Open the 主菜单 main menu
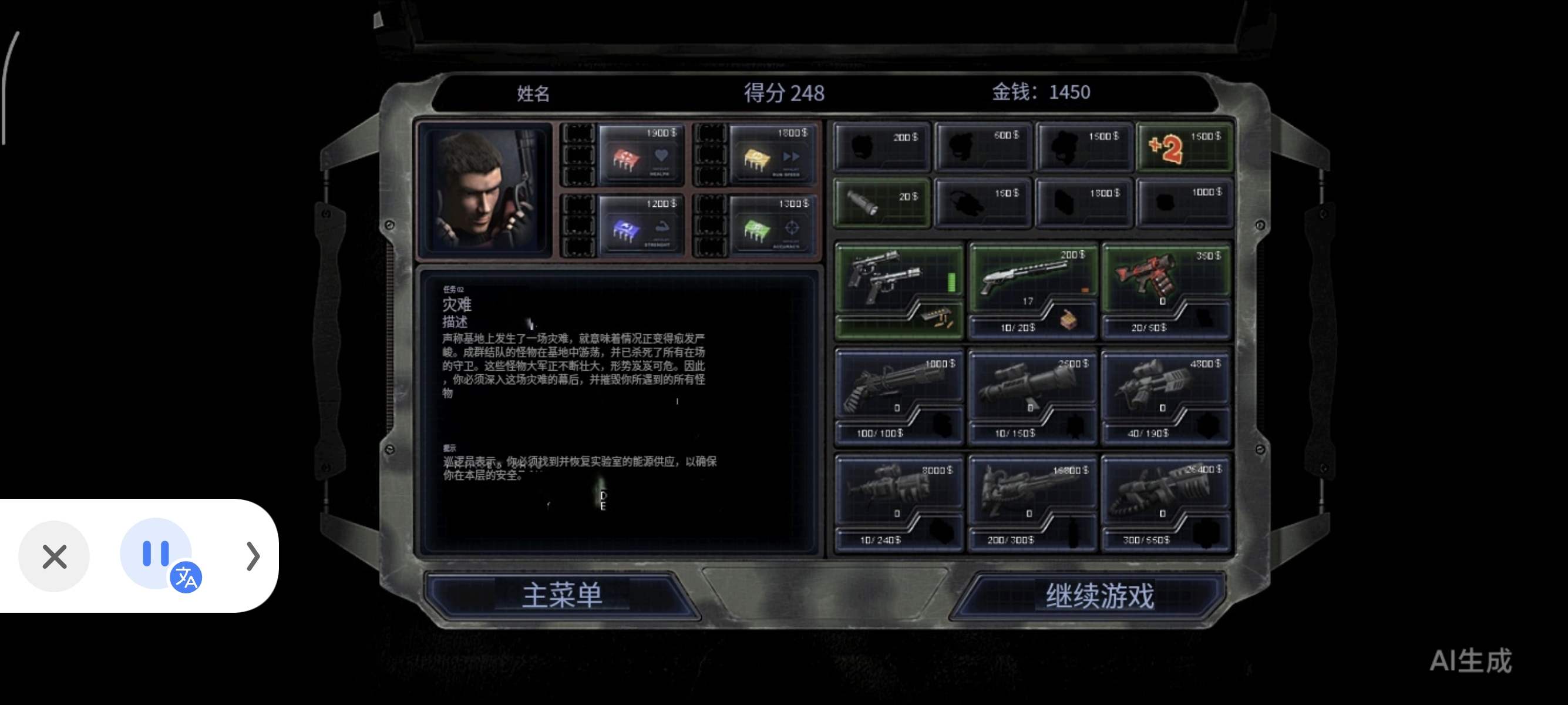 pos(561,595)
